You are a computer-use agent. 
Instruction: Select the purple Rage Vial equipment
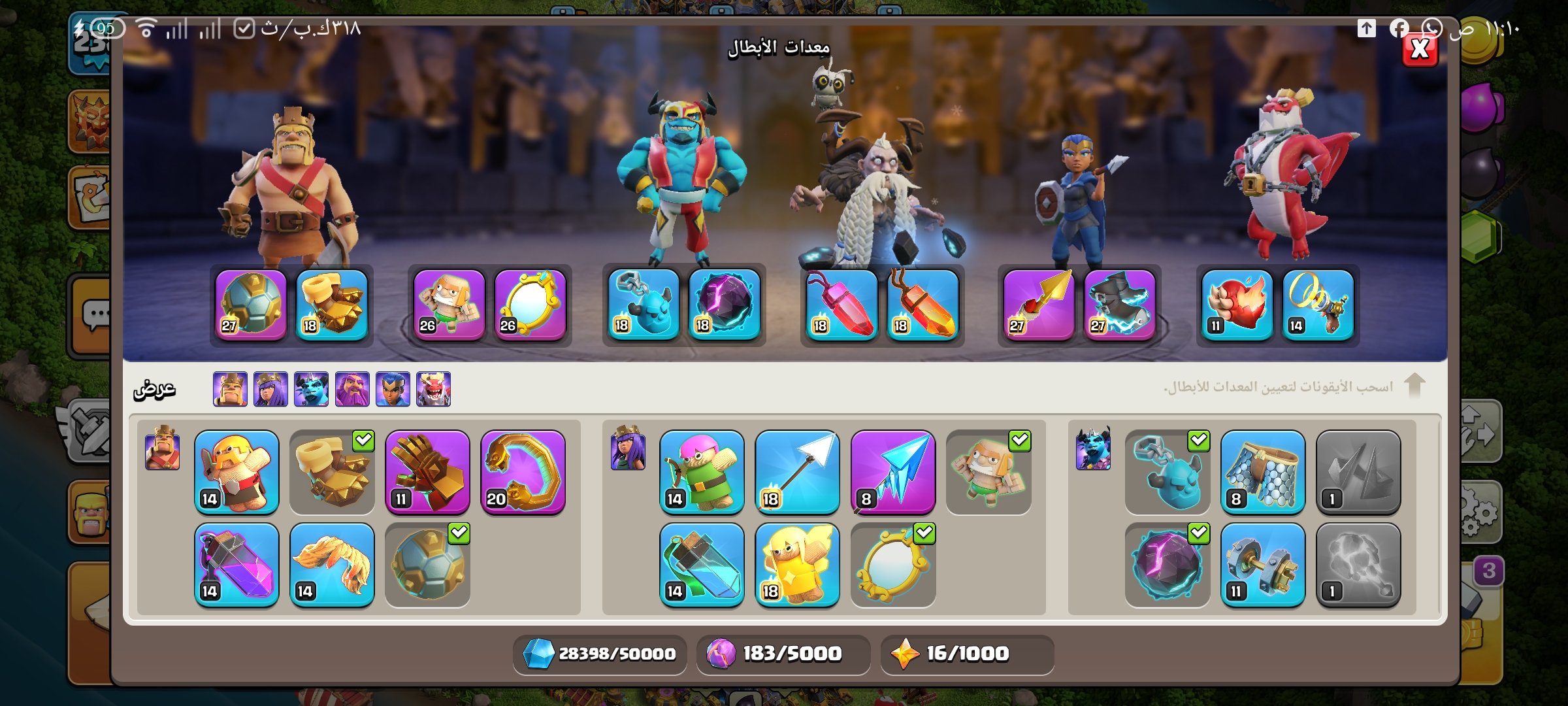(x=237, y=565)
